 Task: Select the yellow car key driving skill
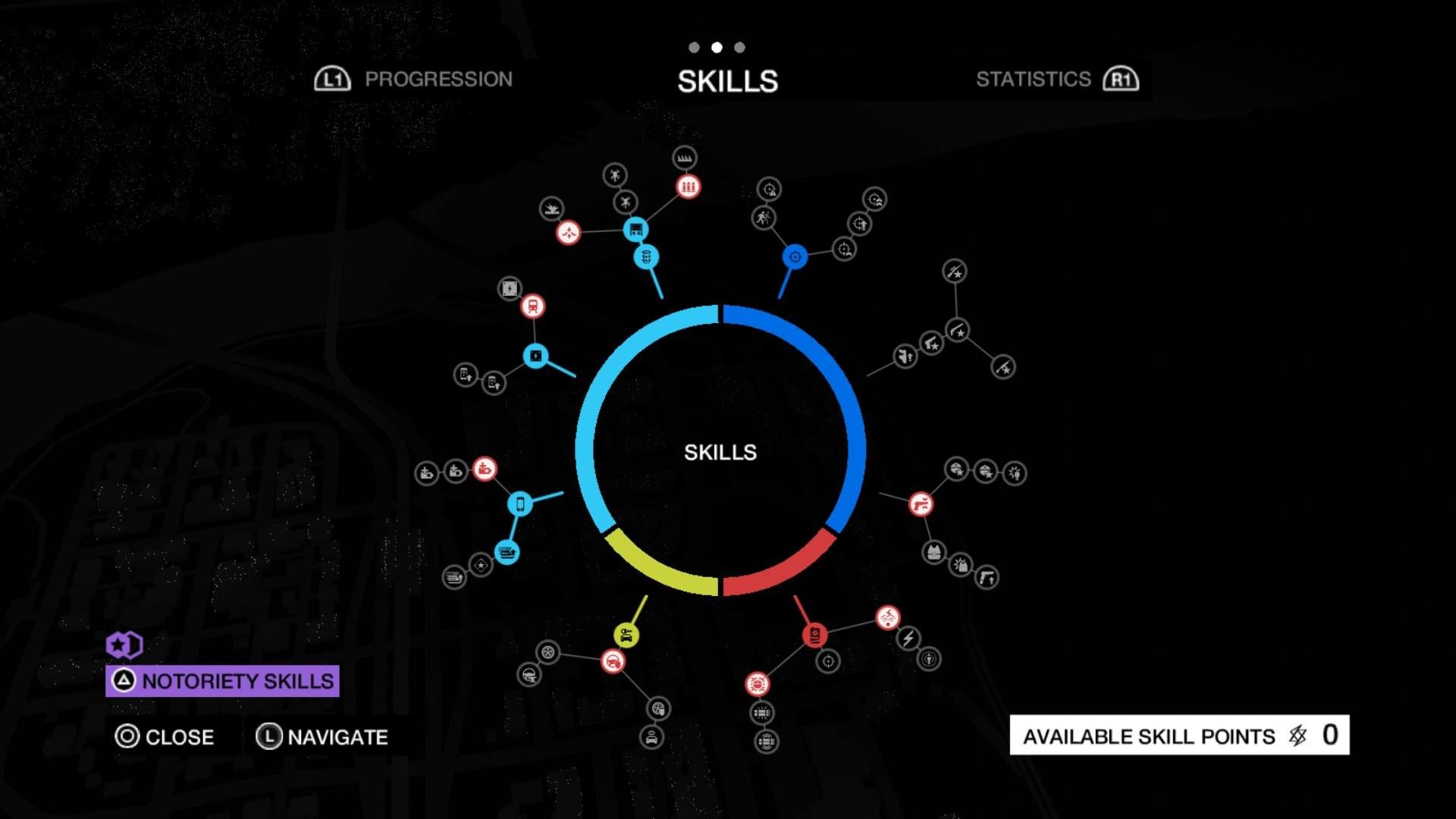pyautogui.click(x=626, y=635)
